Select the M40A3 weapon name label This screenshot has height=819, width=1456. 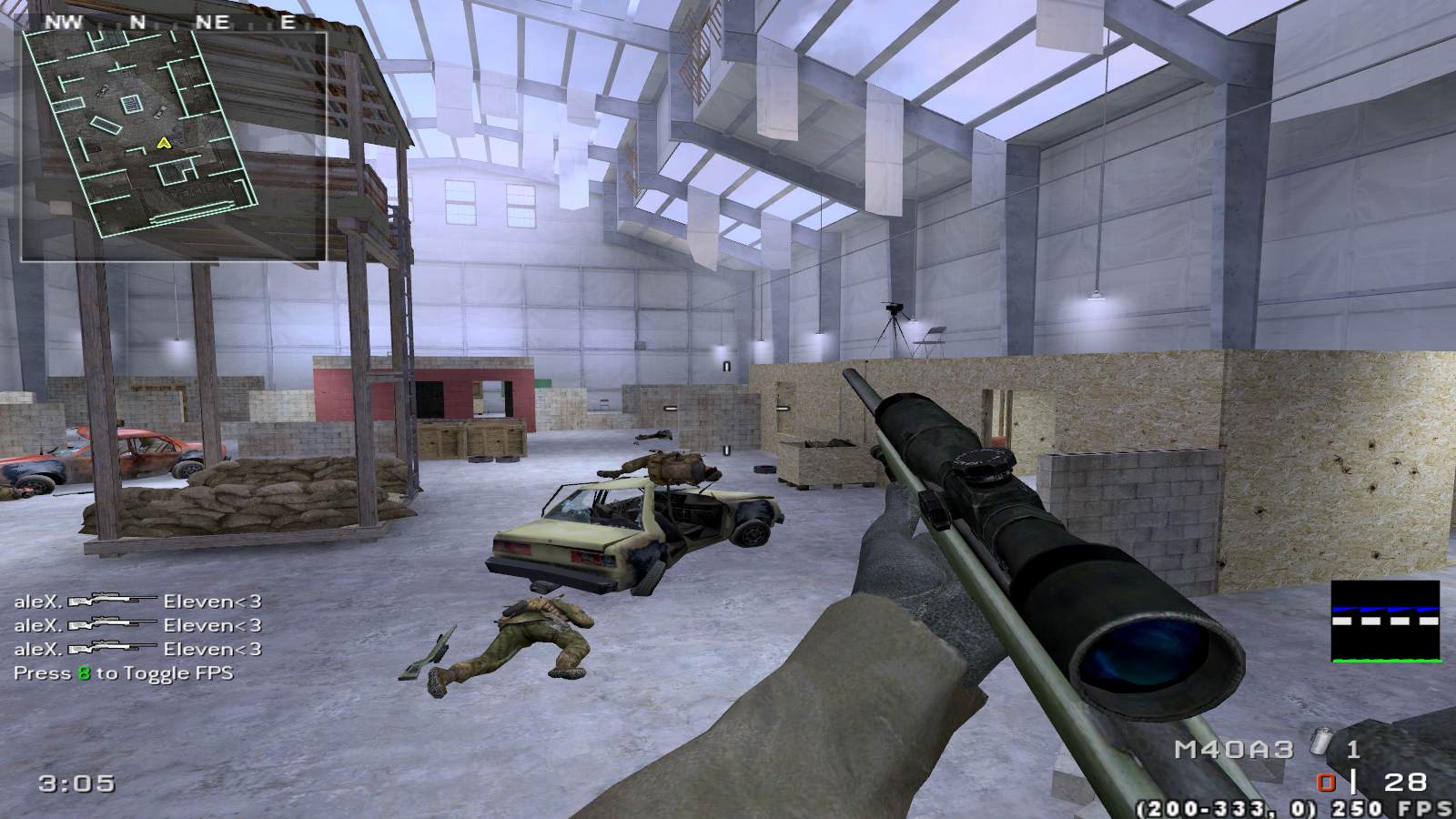(x=1233, y=749)
